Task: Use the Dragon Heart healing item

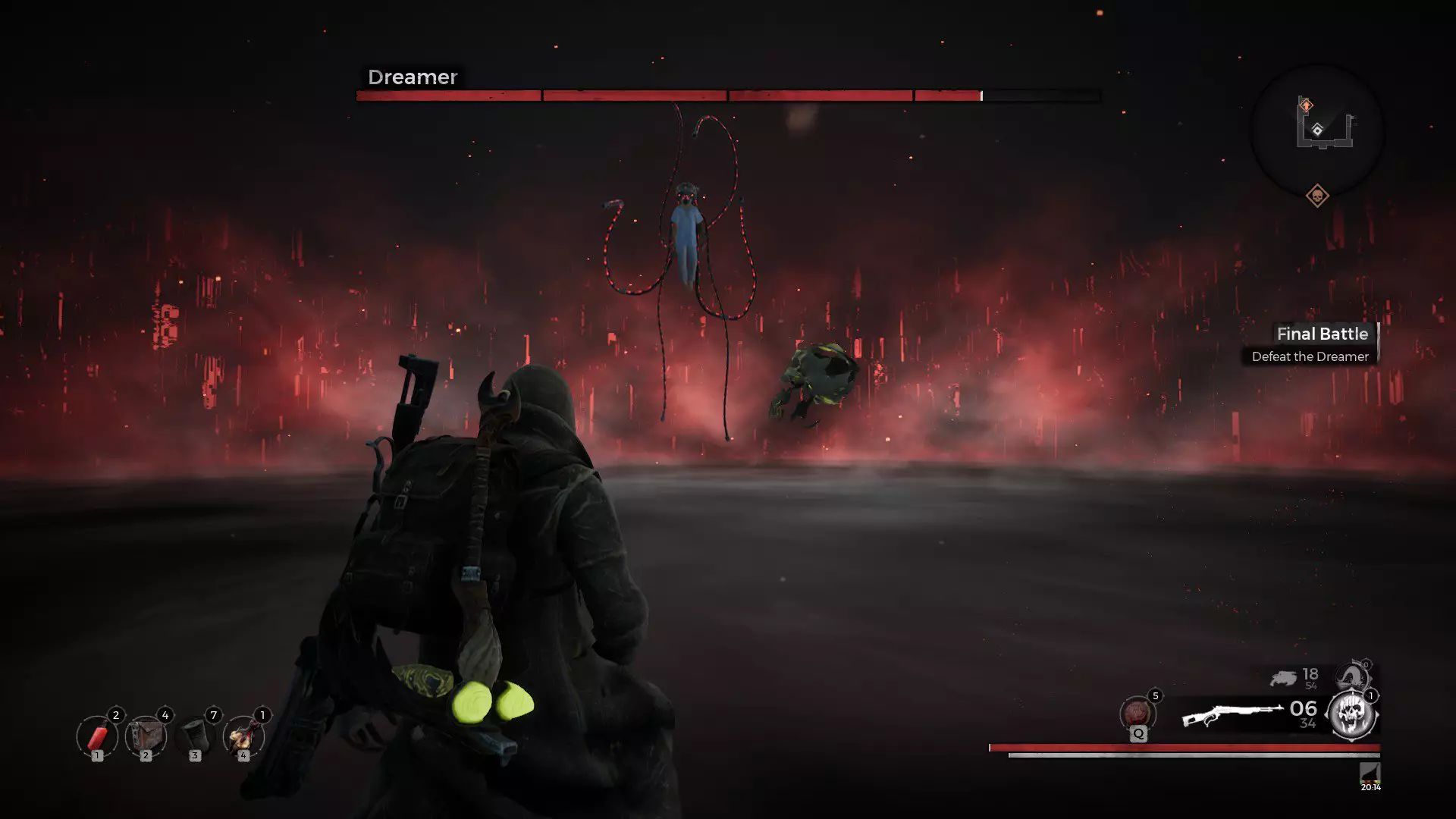Action: coord(1137,714)
